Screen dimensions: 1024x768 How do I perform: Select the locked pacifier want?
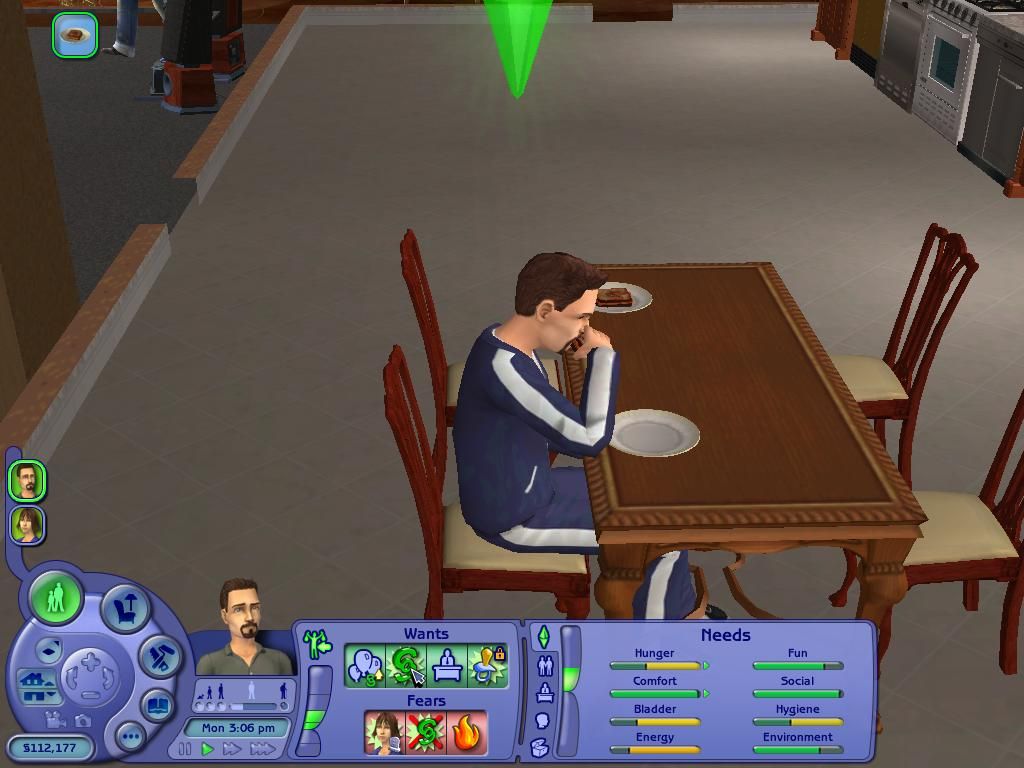click(488, 666)
